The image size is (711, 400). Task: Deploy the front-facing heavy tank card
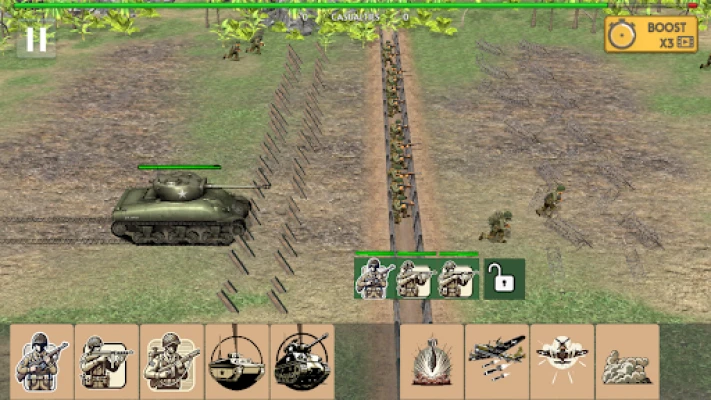pyautogui.click(x=302, y=356)
